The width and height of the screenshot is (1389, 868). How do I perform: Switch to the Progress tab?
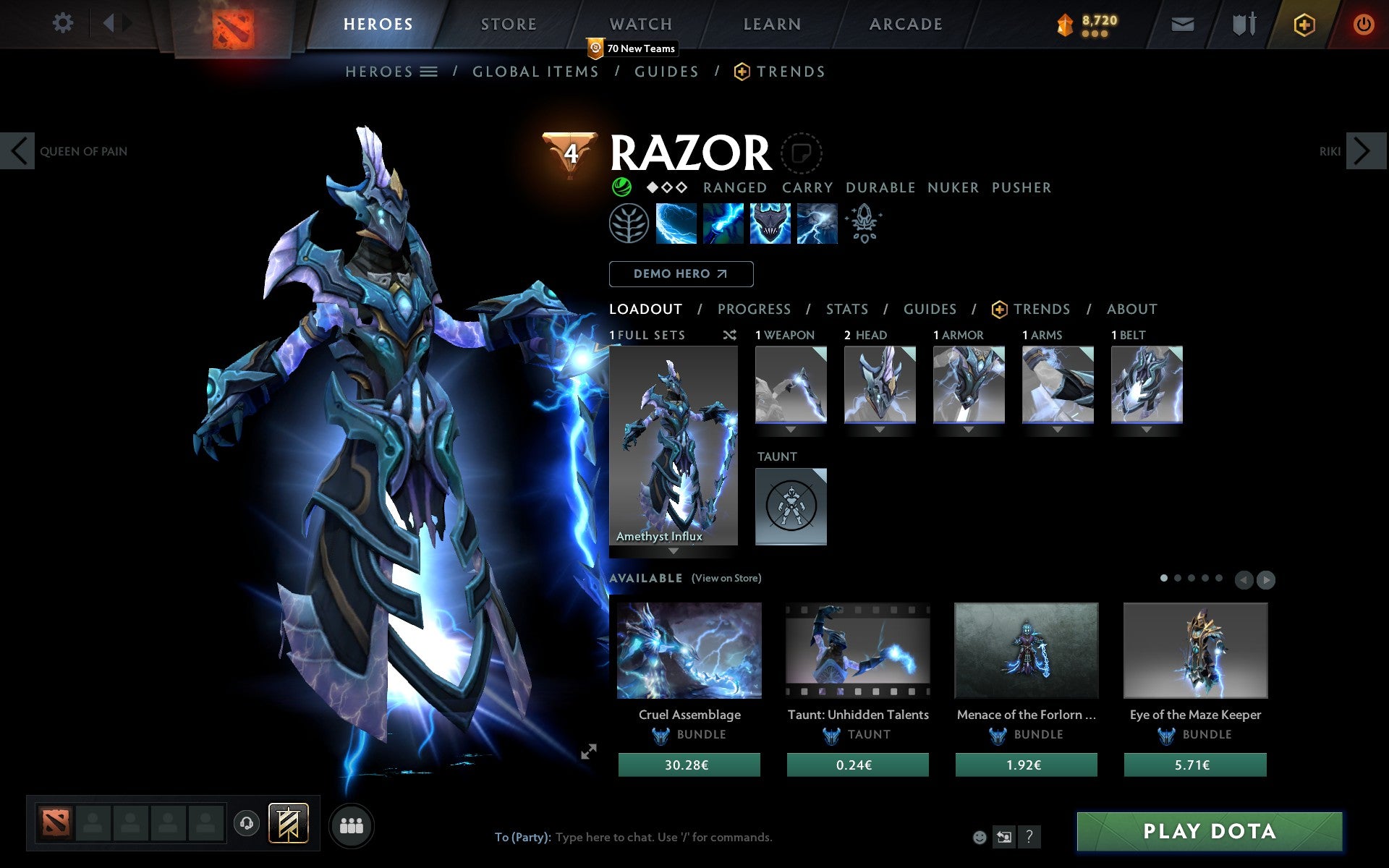[754, 309]
